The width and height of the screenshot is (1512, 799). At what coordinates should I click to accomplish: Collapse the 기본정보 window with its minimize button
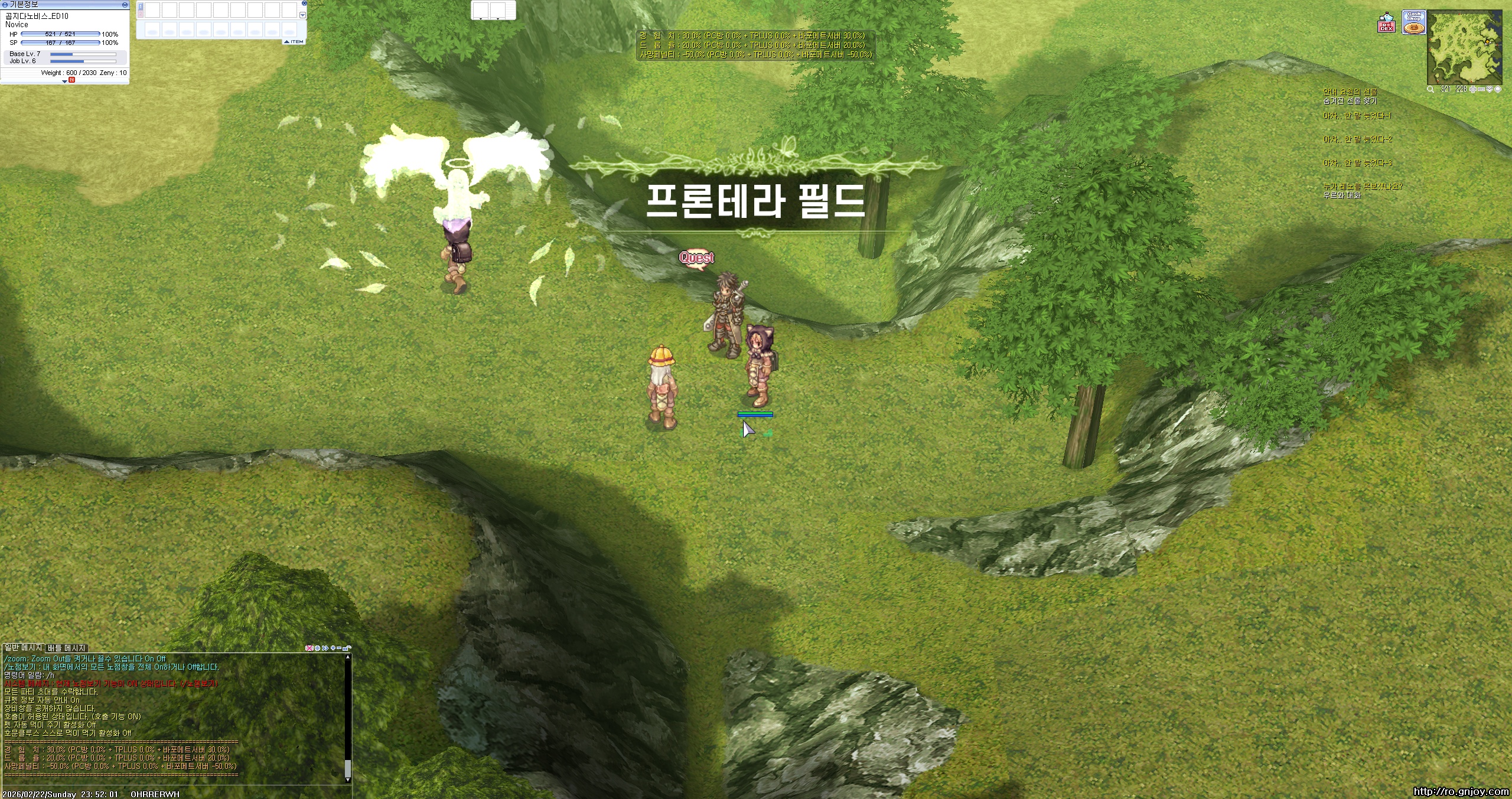[x=125, y=5]
